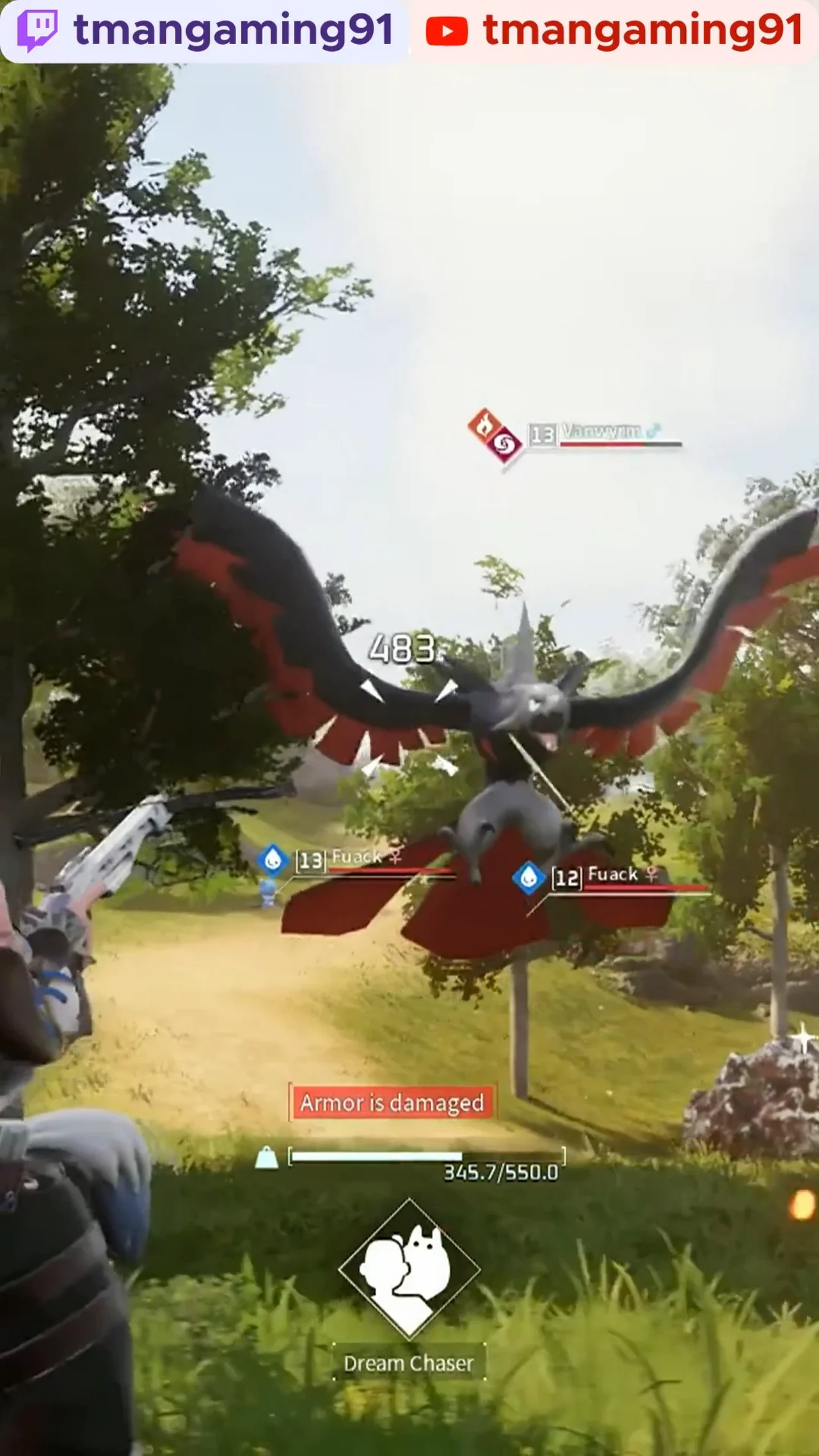Open the tmangaming91 YouTube channel banner
Image resolution: width=819 pixels, height=1456 pixels.
(x=614, y=31)
